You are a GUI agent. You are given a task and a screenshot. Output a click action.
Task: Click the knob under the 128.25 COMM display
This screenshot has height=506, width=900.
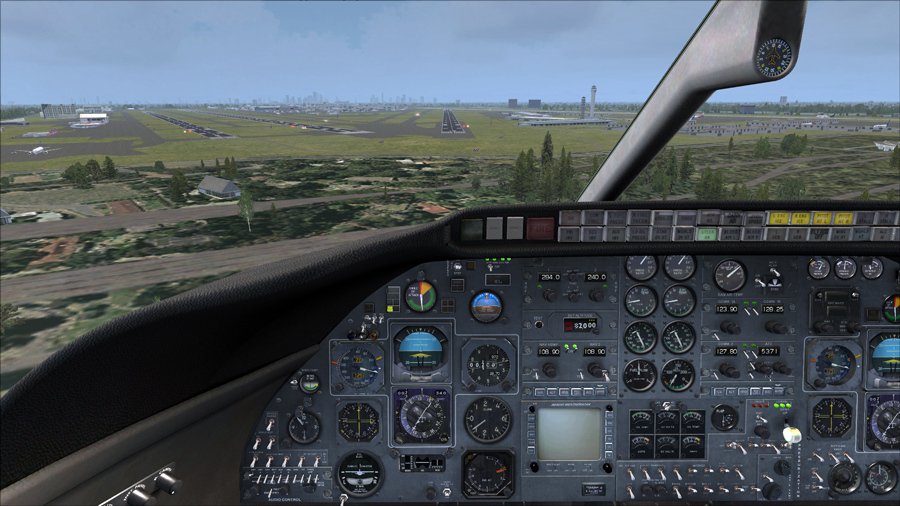tap(773, 327)
